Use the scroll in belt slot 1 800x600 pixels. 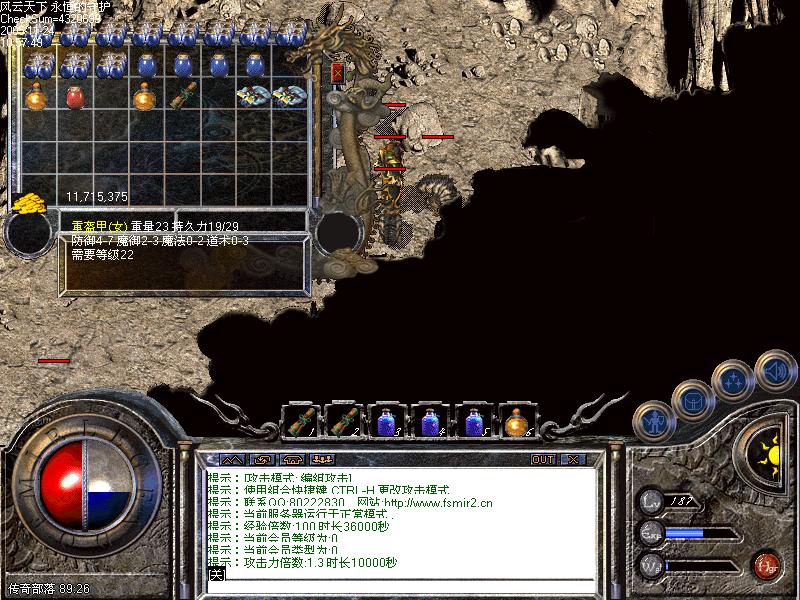coord(300,421)
